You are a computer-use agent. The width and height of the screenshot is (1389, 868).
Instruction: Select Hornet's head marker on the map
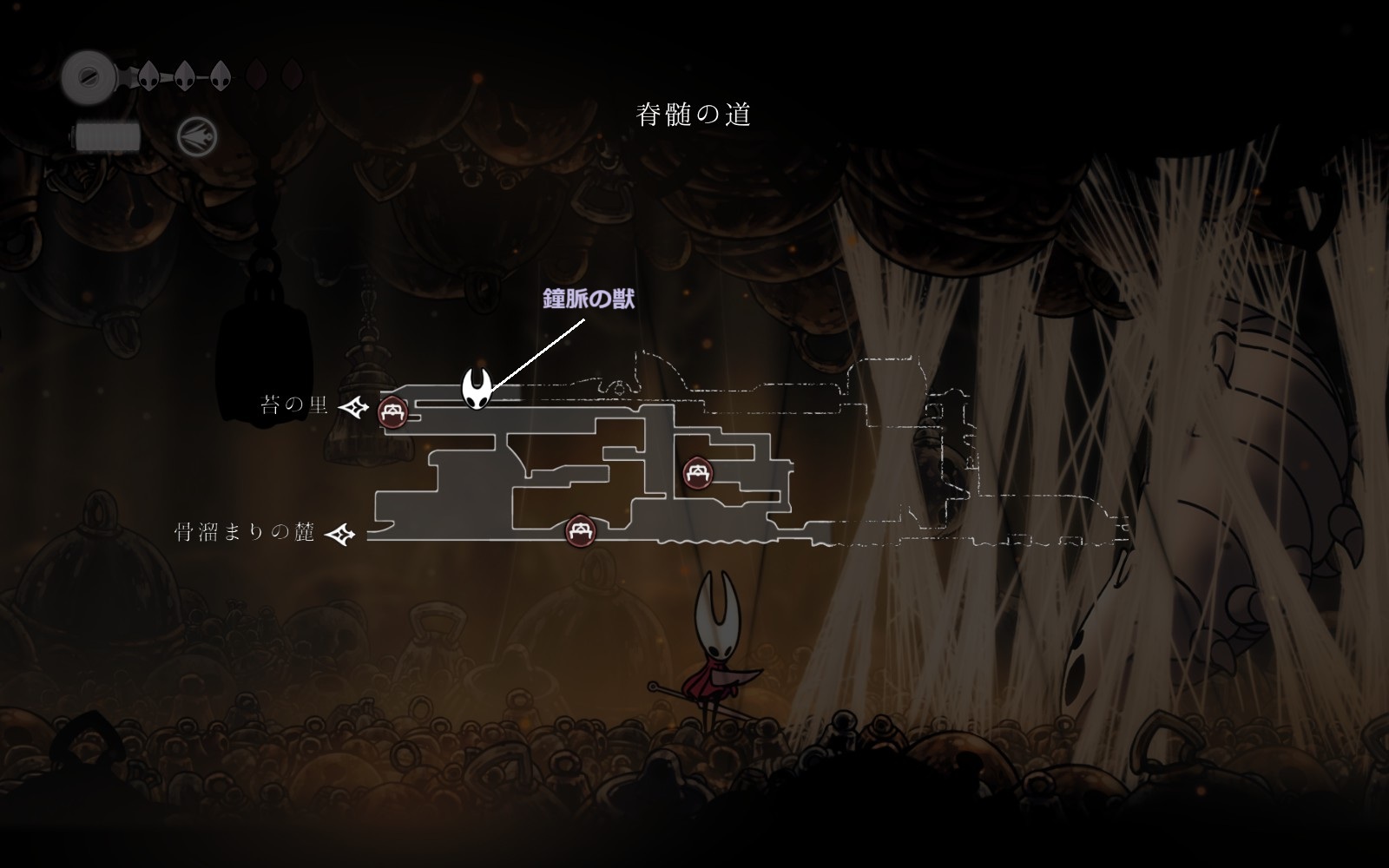pos(478,388)
